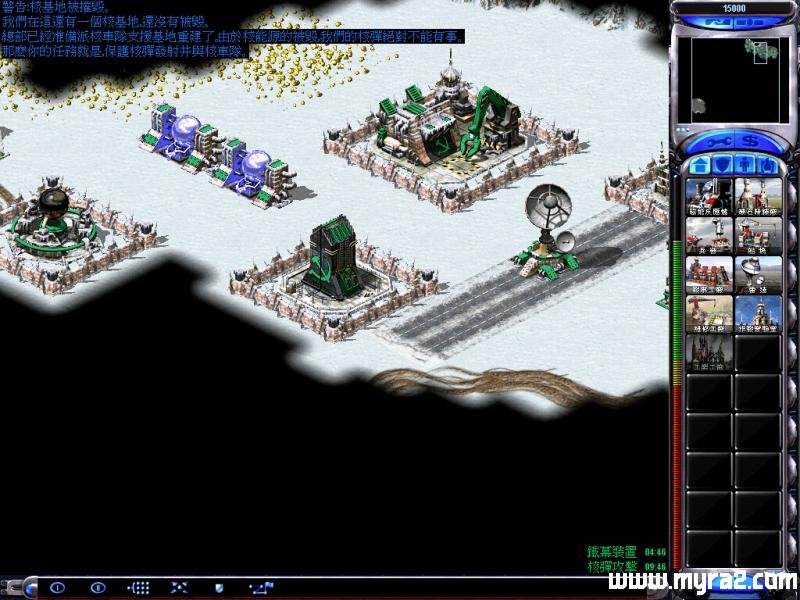This screenshot has width=800, height=600.
Task: Switch to the vehicles production tab
Action: [x=767, y=164]
